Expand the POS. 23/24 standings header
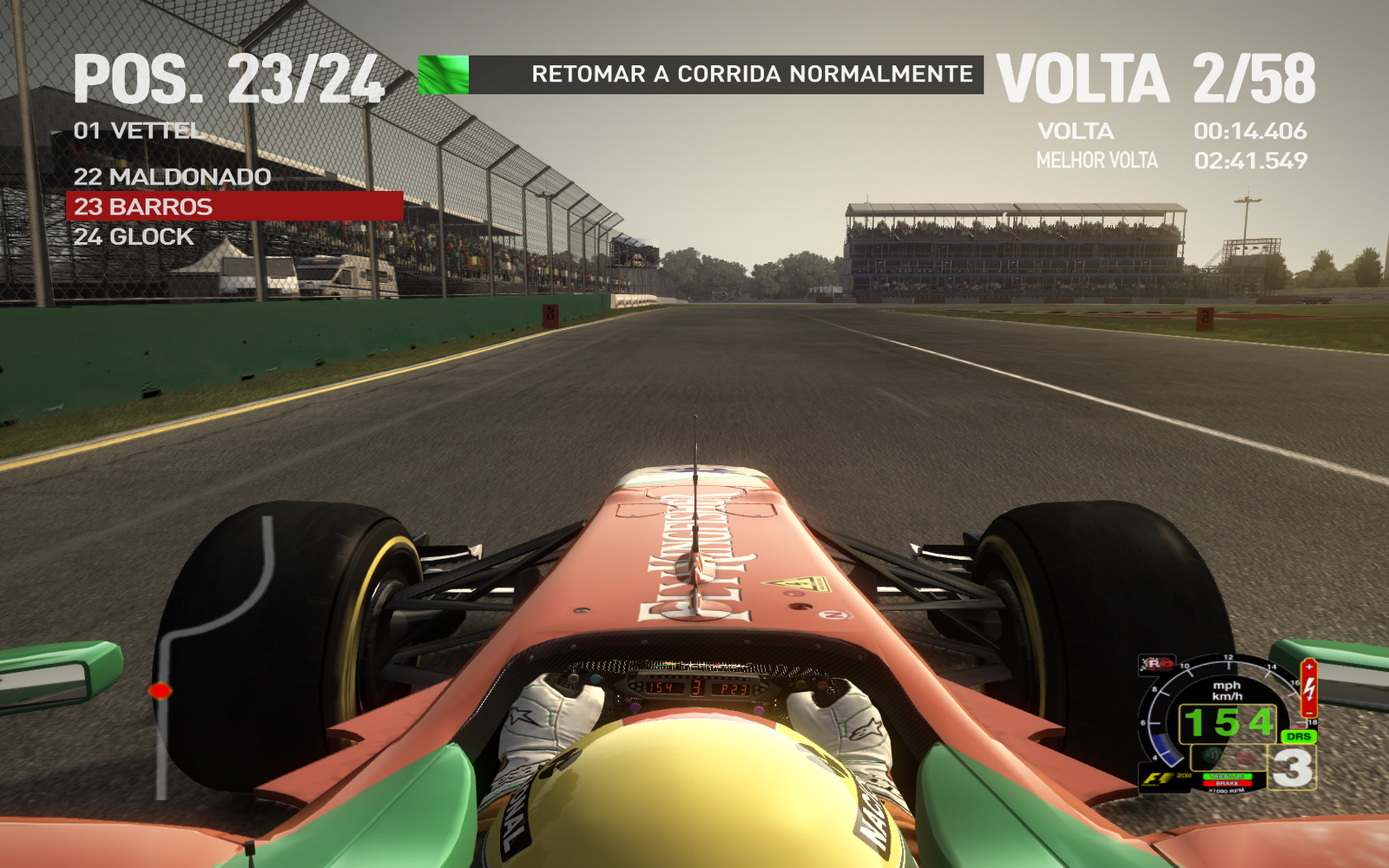 [231, 78]
